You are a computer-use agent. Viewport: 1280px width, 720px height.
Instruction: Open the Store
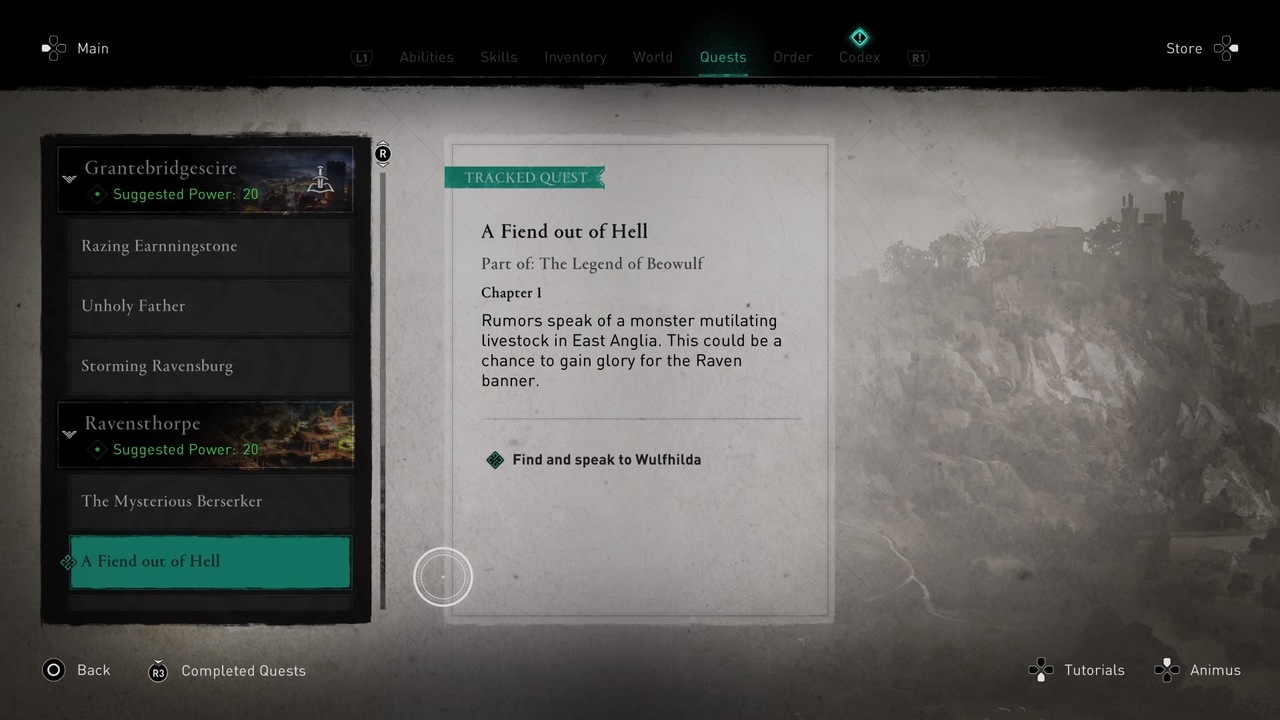[x=1184, y=48]
